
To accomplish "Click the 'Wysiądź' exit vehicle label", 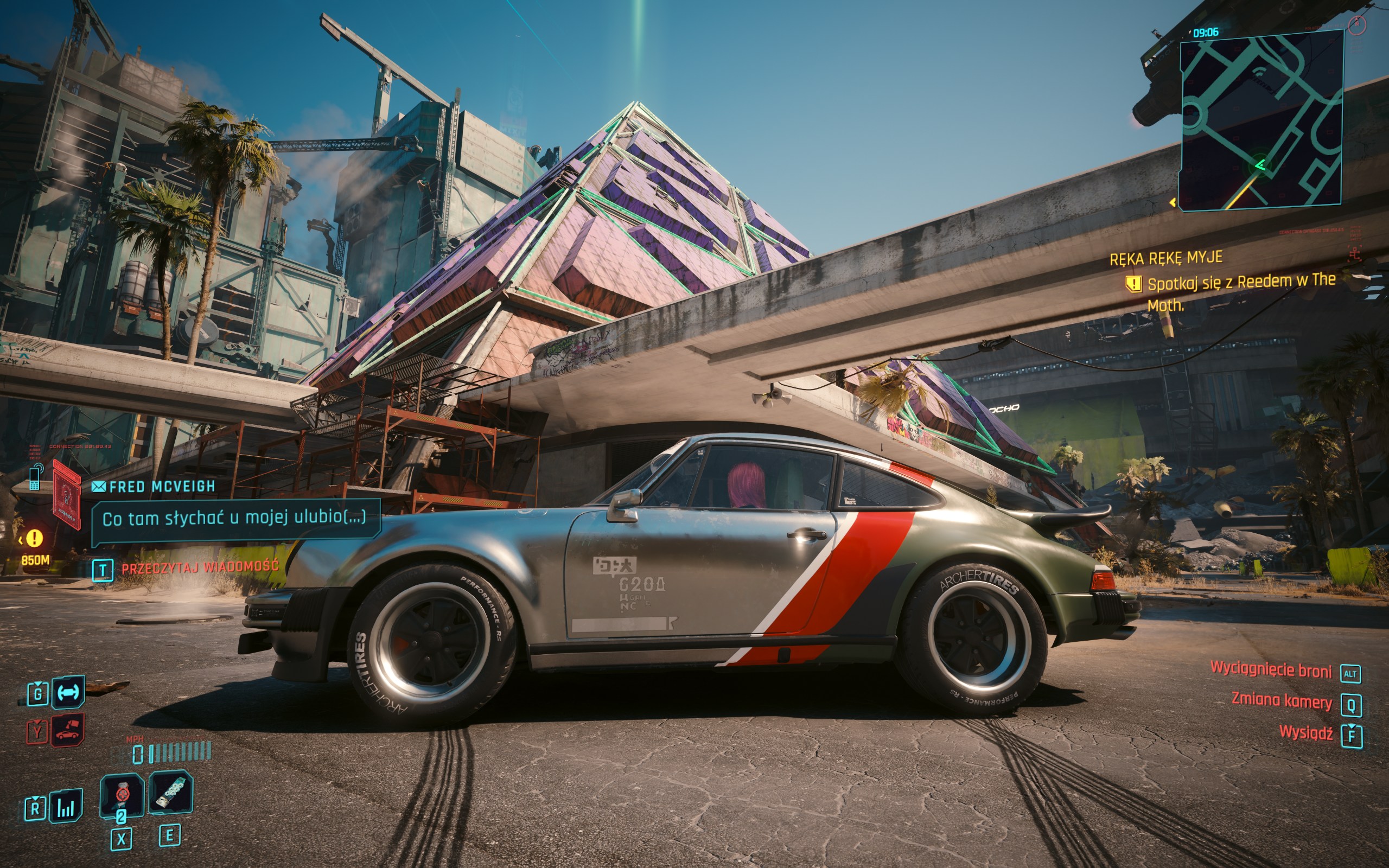I will click(1306, 733).
